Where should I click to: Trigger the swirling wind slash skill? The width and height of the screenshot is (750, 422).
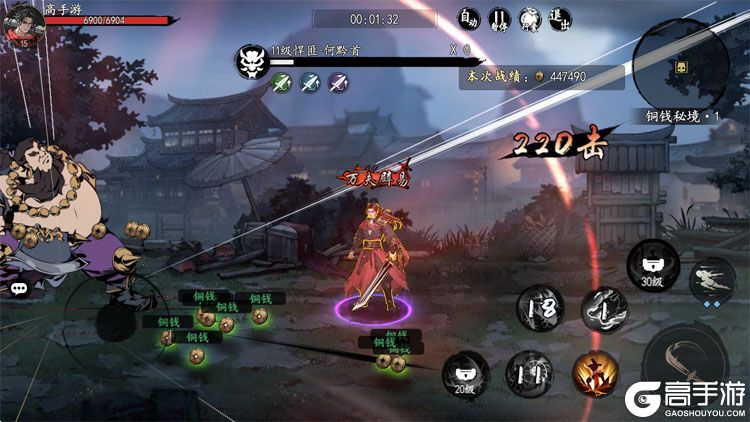(x=604, y=308)
